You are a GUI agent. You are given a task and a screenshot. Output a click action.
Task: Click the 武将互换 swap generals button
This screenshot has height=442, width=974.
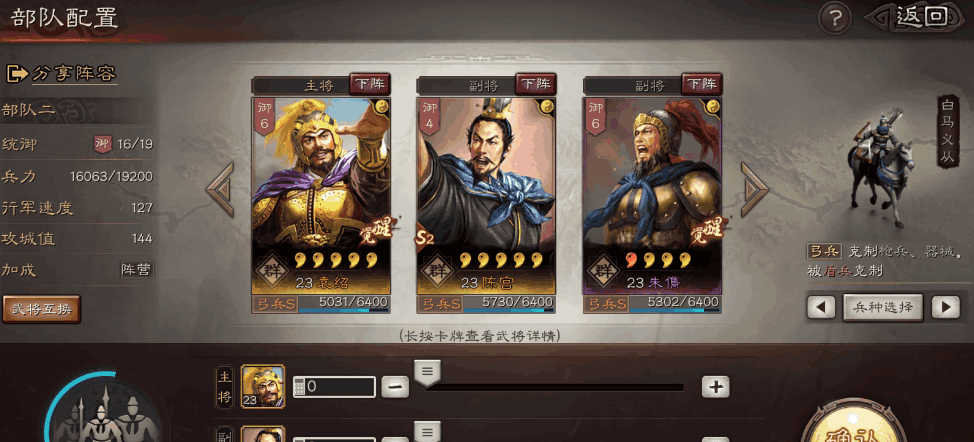click(41, 309)
